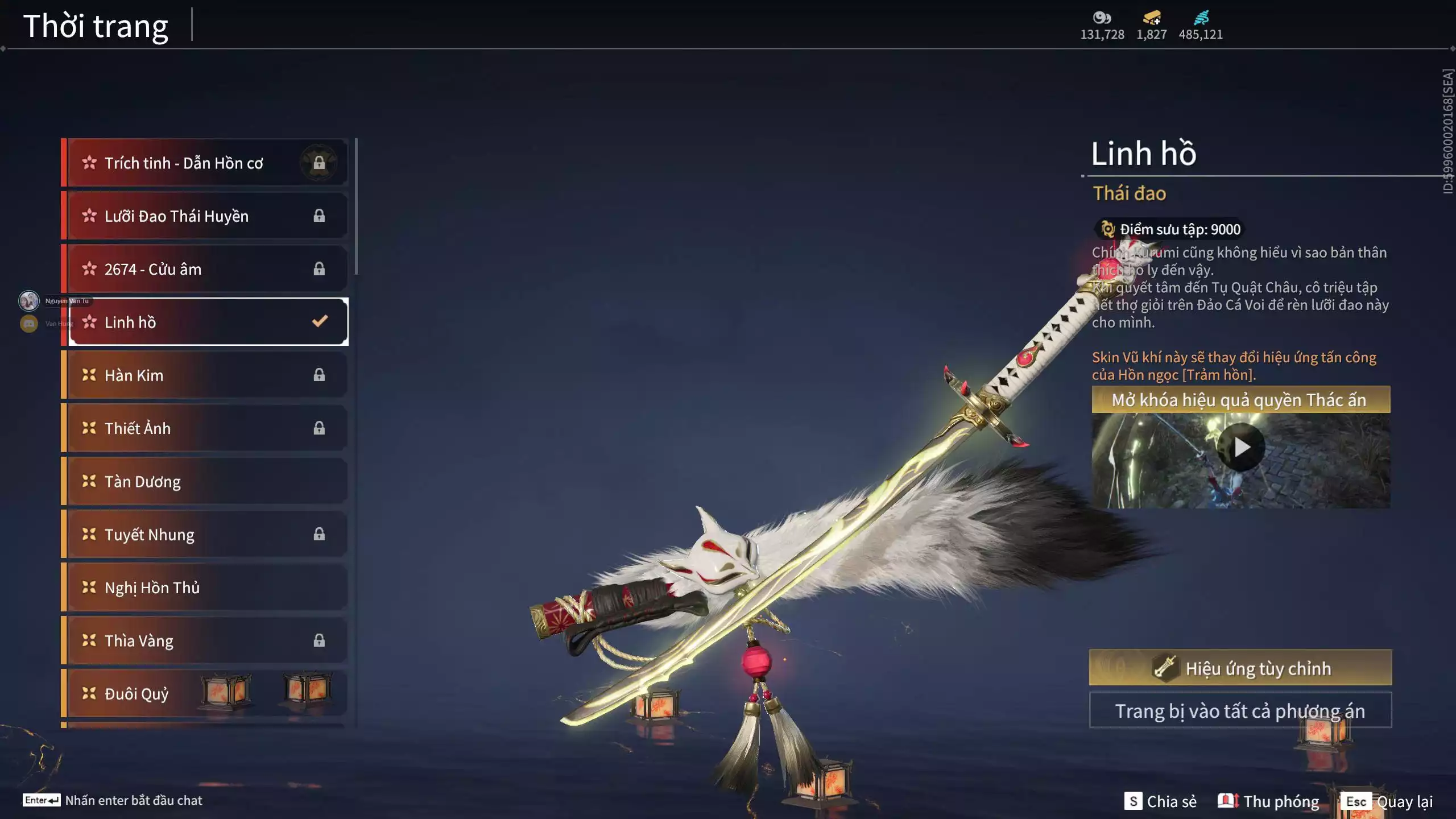Image resolution: width=1456 pixels, height=819 pixels.
Task: Select the Thìa Vàng skin
Action: 205,640
